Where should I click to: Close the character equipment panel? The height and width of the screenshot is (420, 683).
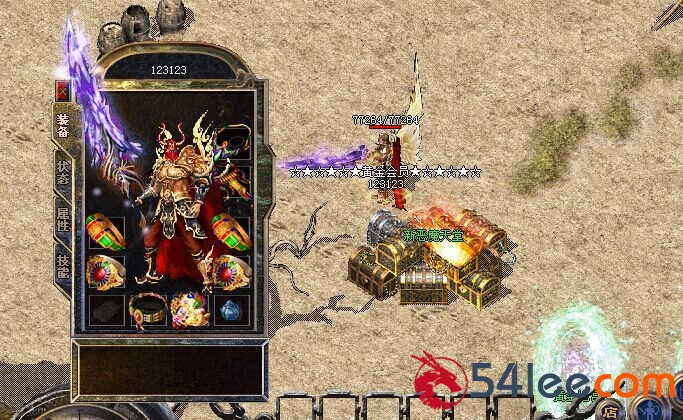pyautogui.click(x=62, y=90)
